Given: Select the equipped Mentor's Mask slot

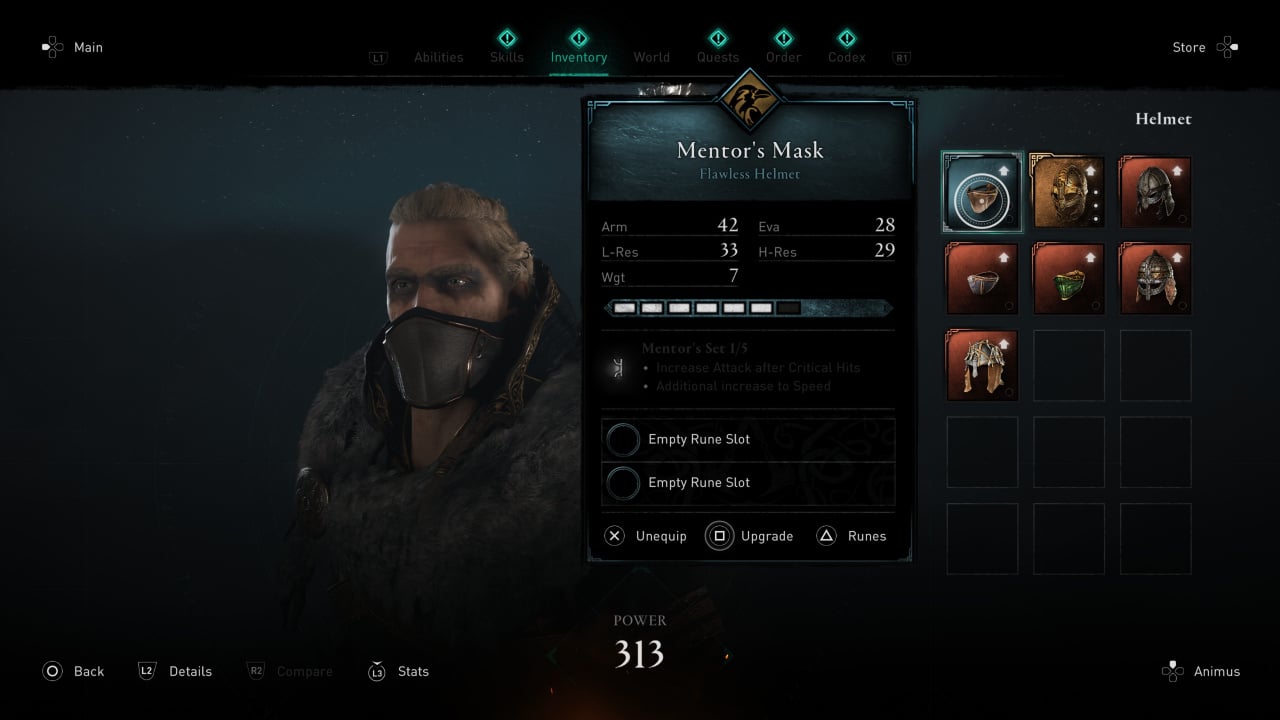Looking at the screenshot, I should point(982,192).
